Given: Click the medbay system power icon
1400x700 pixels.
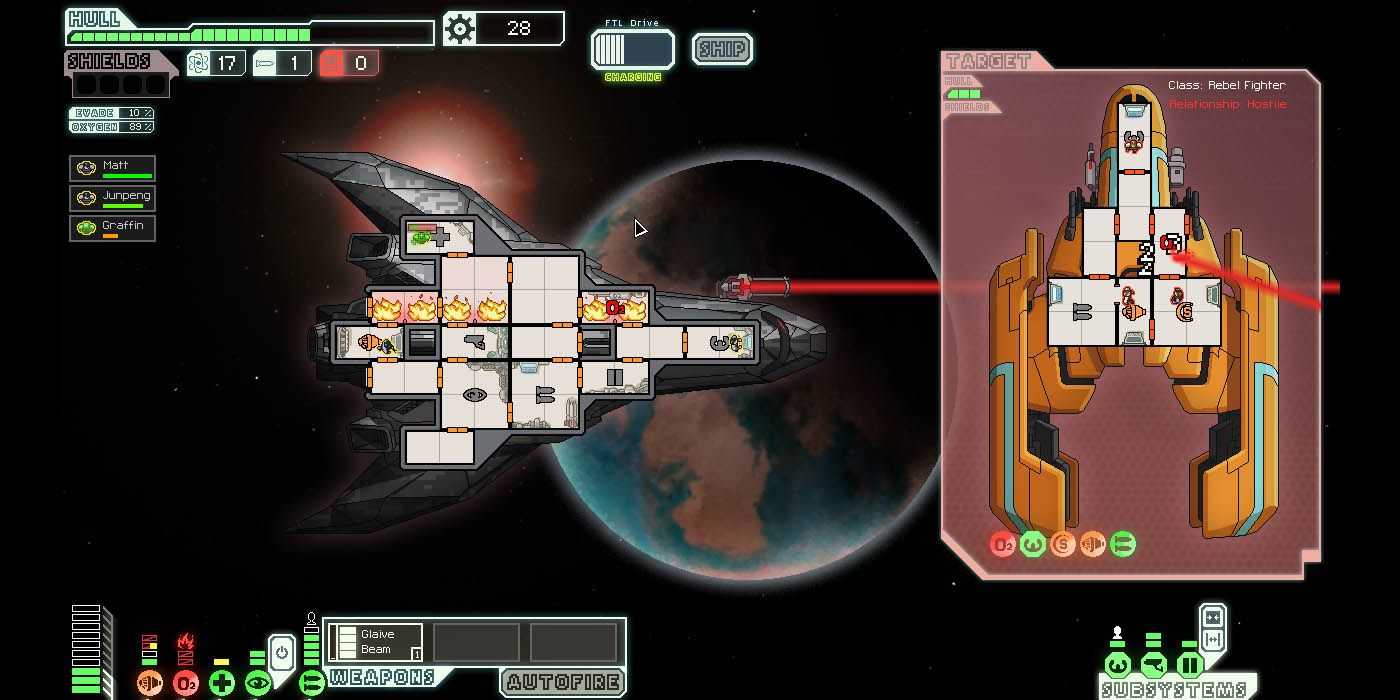Looking at the screenshot, I should click(222, 683).
